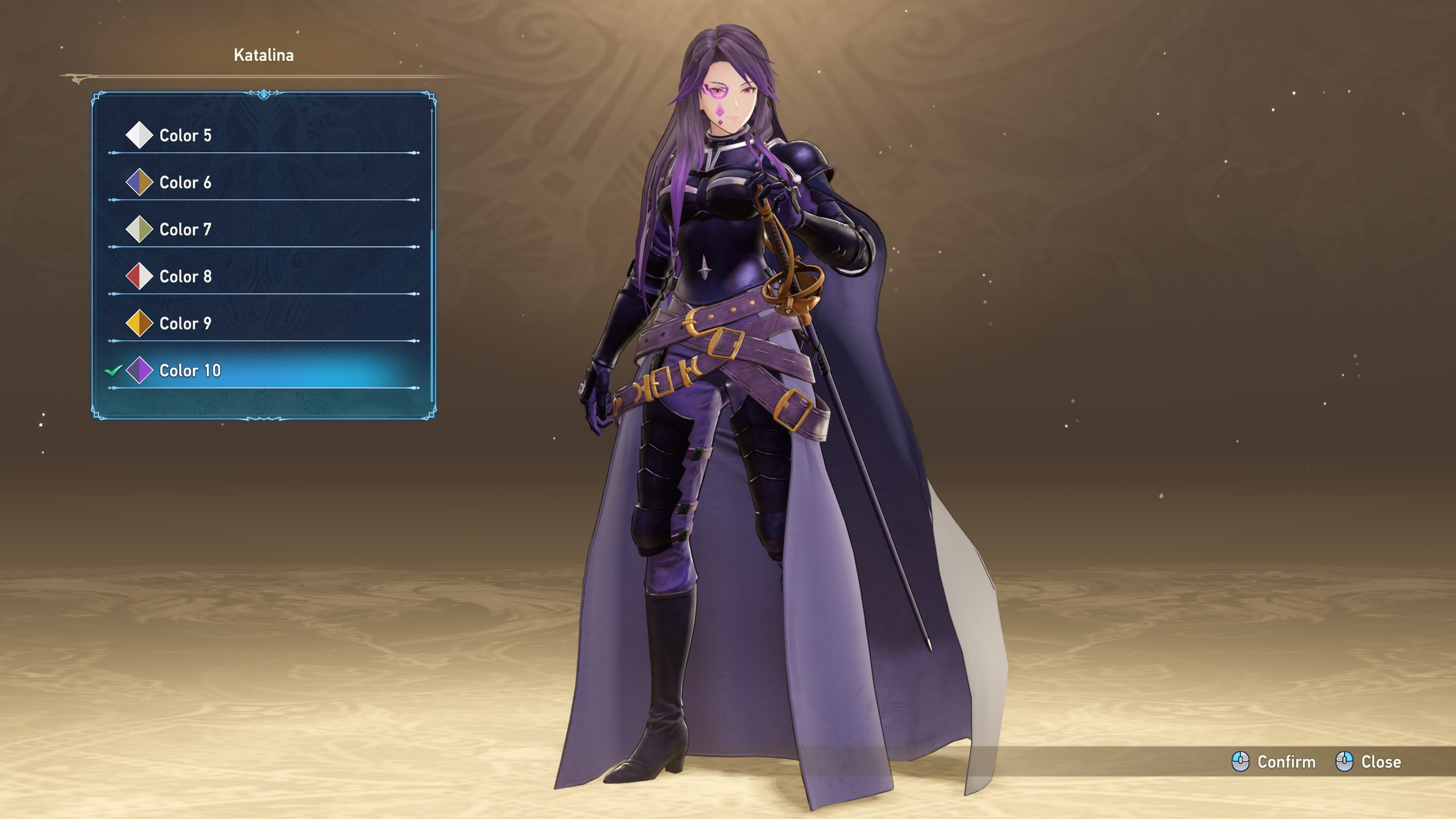Image resolution: width=1456 pixels, height=819 pixels.
Task: Close the color selection screen
Action: [1368, 762]
